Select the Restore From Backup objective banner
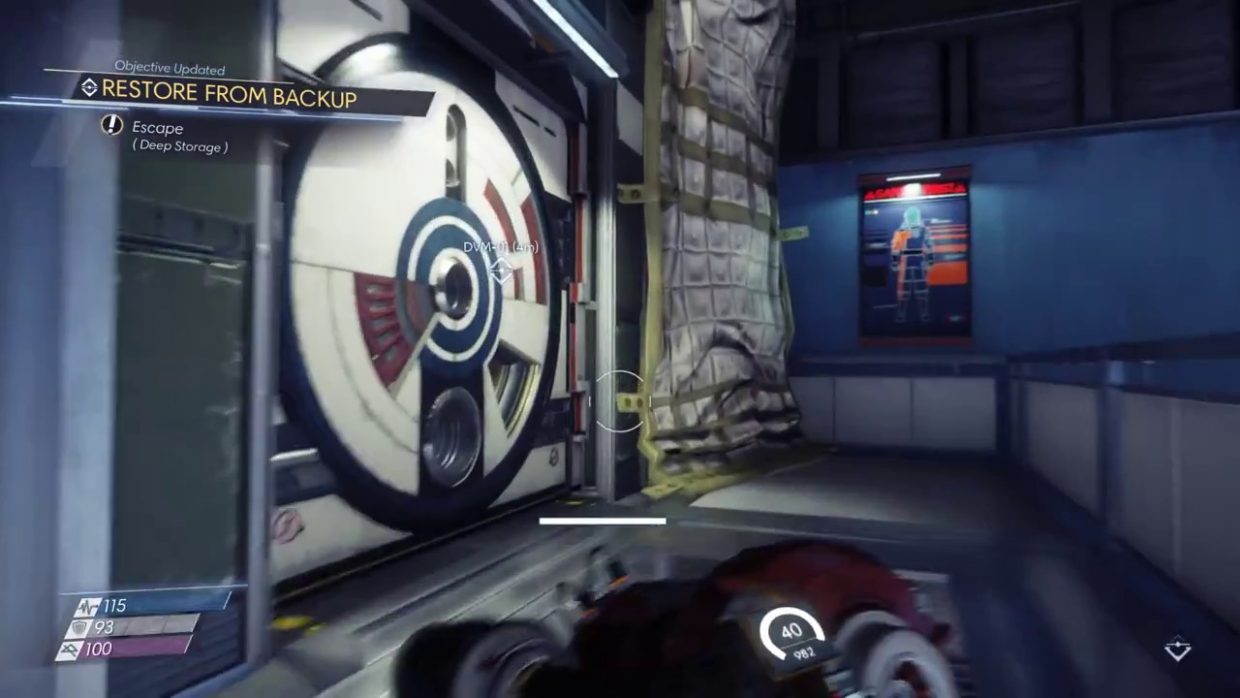The image size is (1240, 698). pyautogui.click(x=229, y=97)
